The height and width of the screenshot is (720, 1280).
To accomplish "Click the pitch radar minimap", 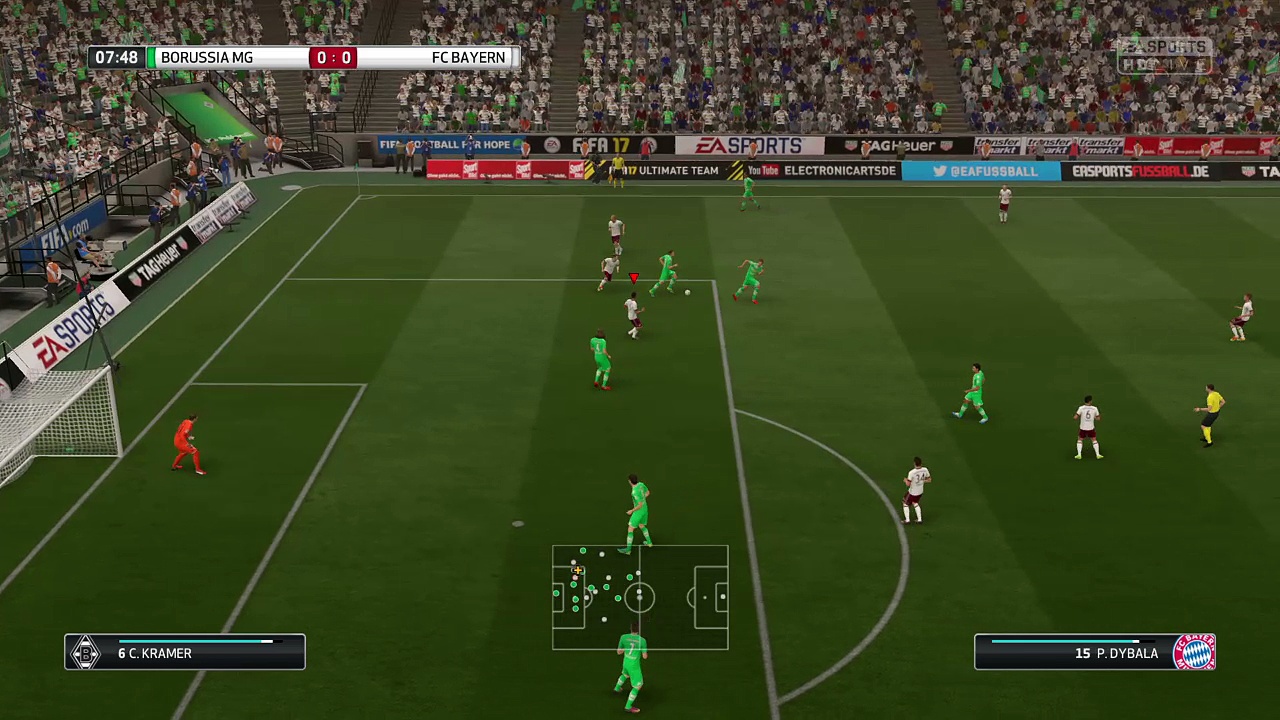I will pos(640,597).
